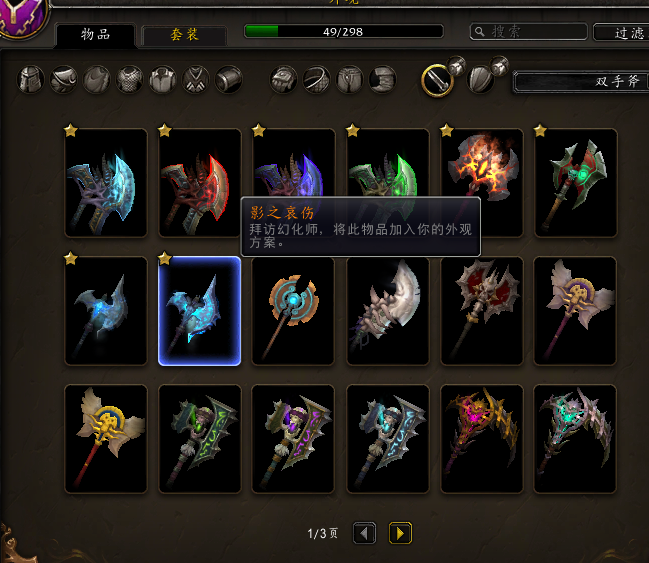The image size is (649, 563).
Task: Open the 套装 (Sets) tab
Action: pyautogui.click(x=184, y=35)
